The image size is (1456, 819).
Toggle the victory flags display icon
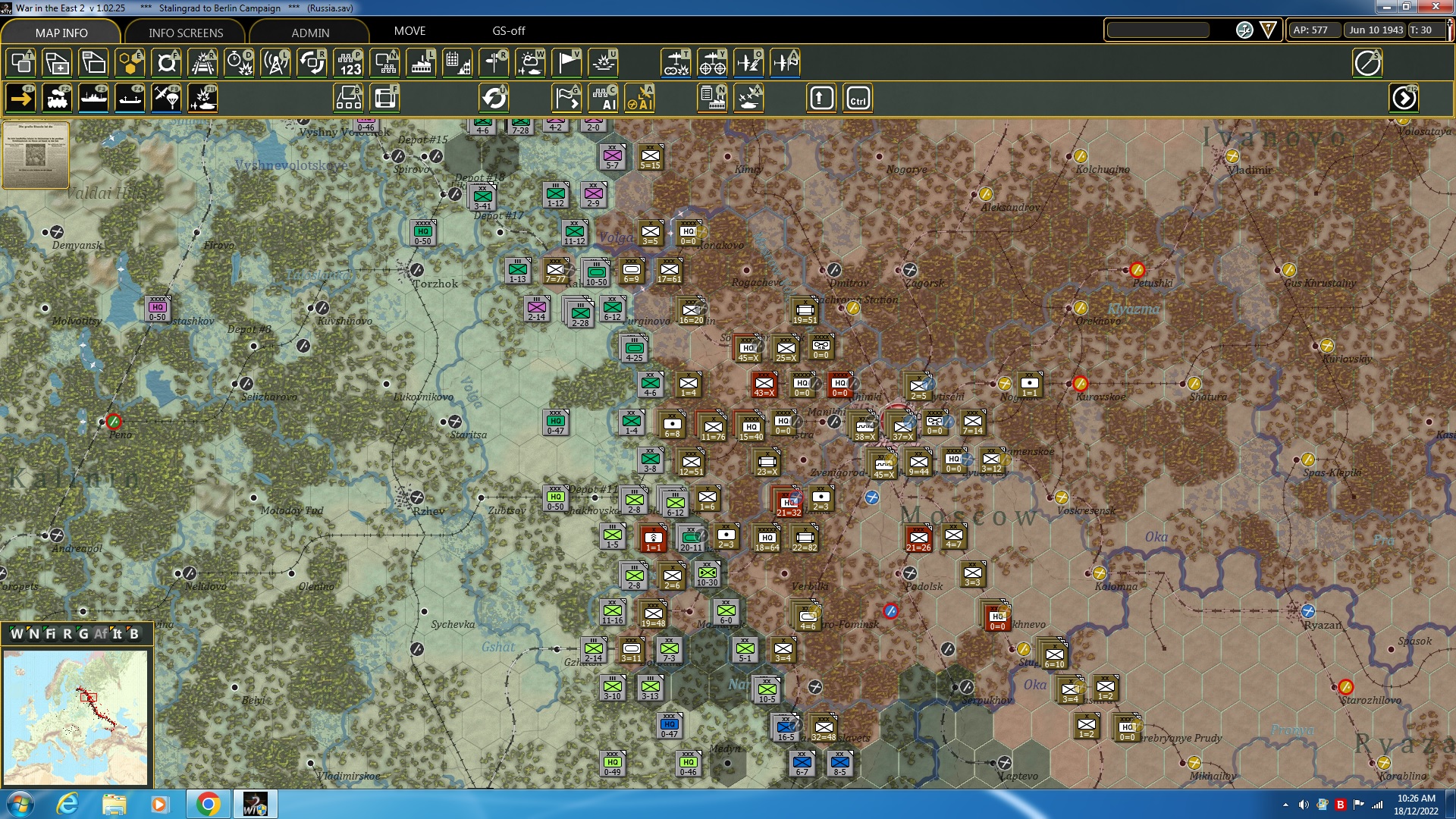coord(566,63)
